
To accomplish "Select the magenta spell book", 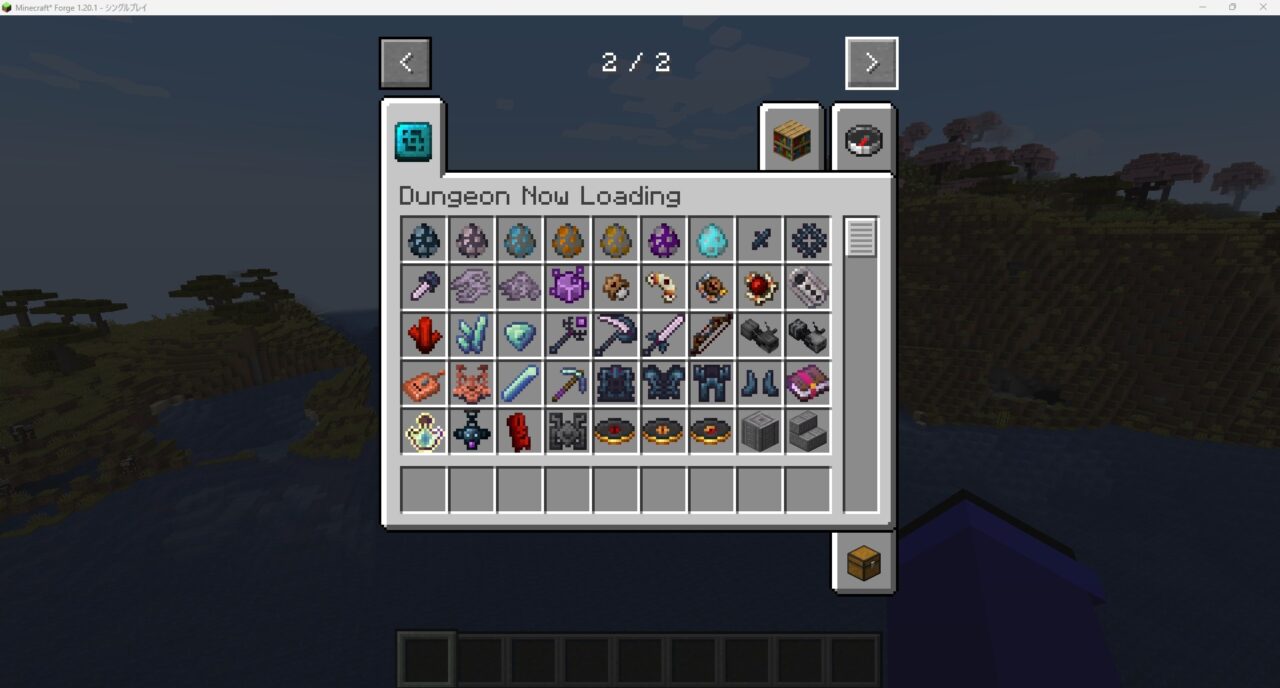I will click(807, 384).
